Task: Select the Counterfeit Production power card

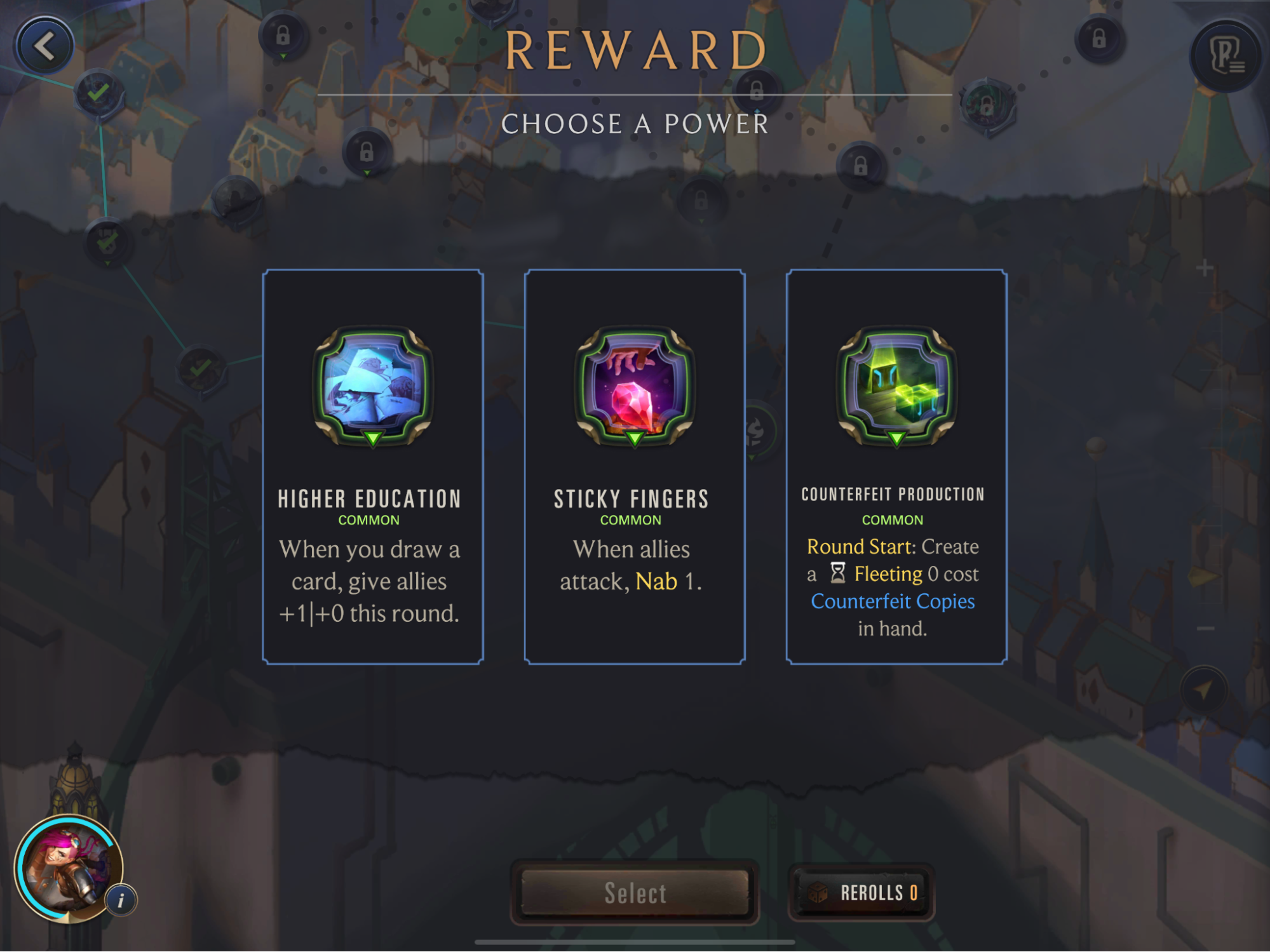Action: click(x=896, y=467)
